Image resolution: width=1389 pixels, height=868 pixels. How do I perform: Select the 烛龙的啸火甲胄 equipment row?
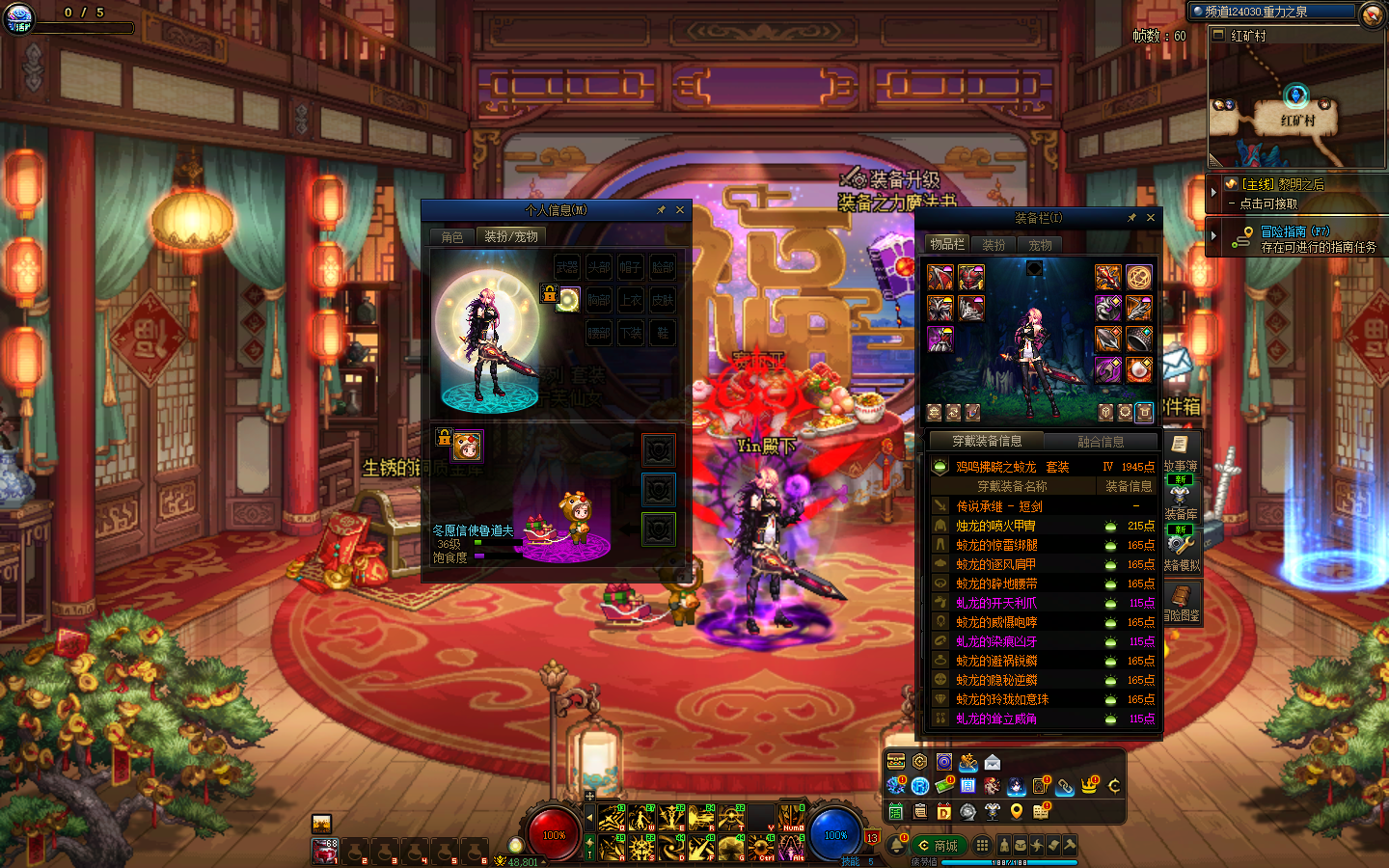[995, 526]
